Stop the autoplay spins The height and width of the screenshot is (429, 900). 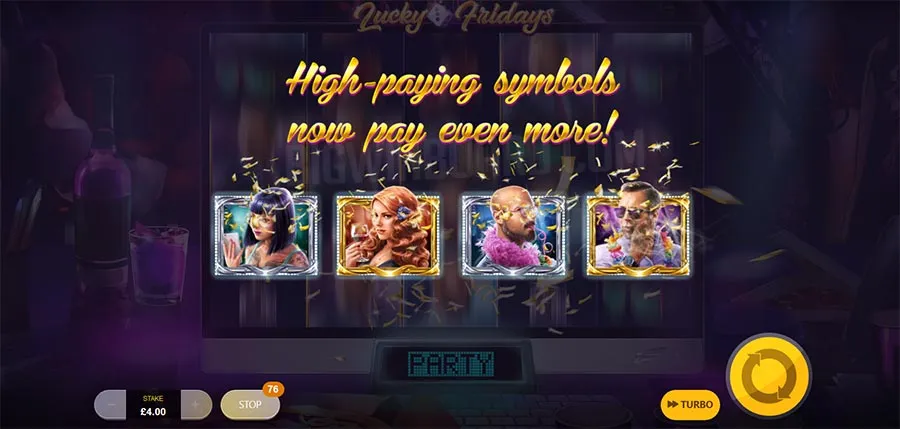click(x=249, y=404)
